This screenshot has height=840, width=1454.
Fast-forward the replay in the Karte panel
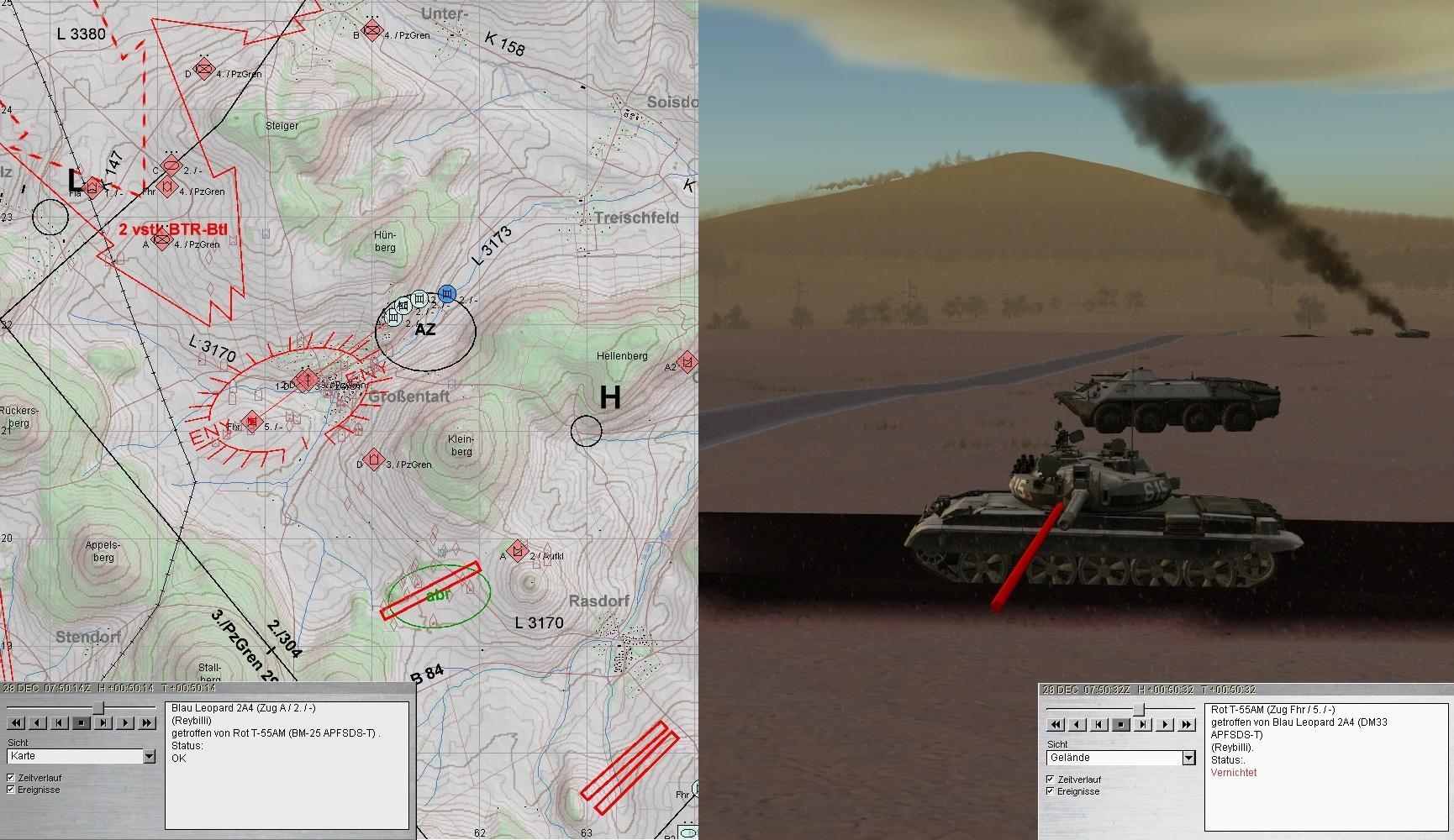pos(147,722)
